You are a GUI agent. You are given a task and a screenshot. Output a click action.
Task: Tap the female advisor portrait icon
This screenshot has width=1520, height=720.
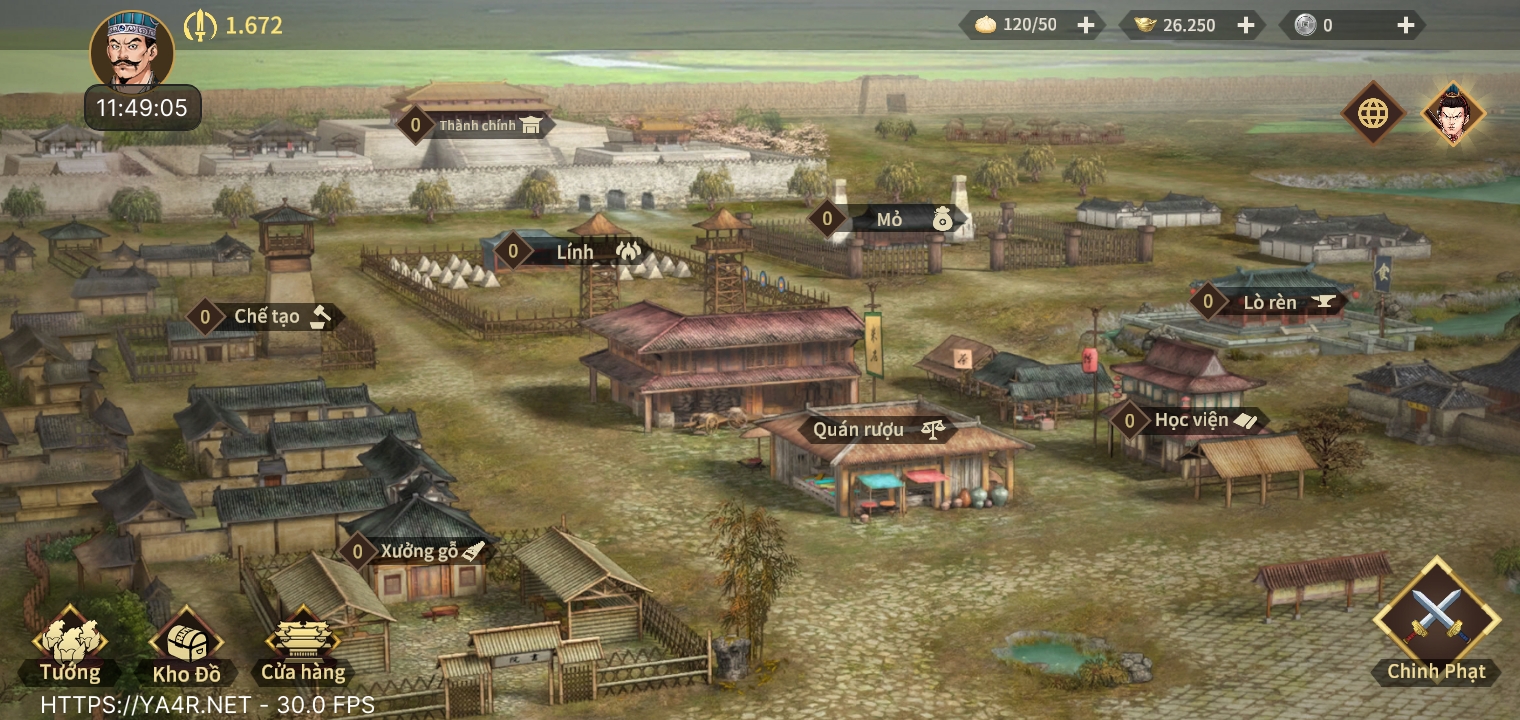click(1453, 113)
